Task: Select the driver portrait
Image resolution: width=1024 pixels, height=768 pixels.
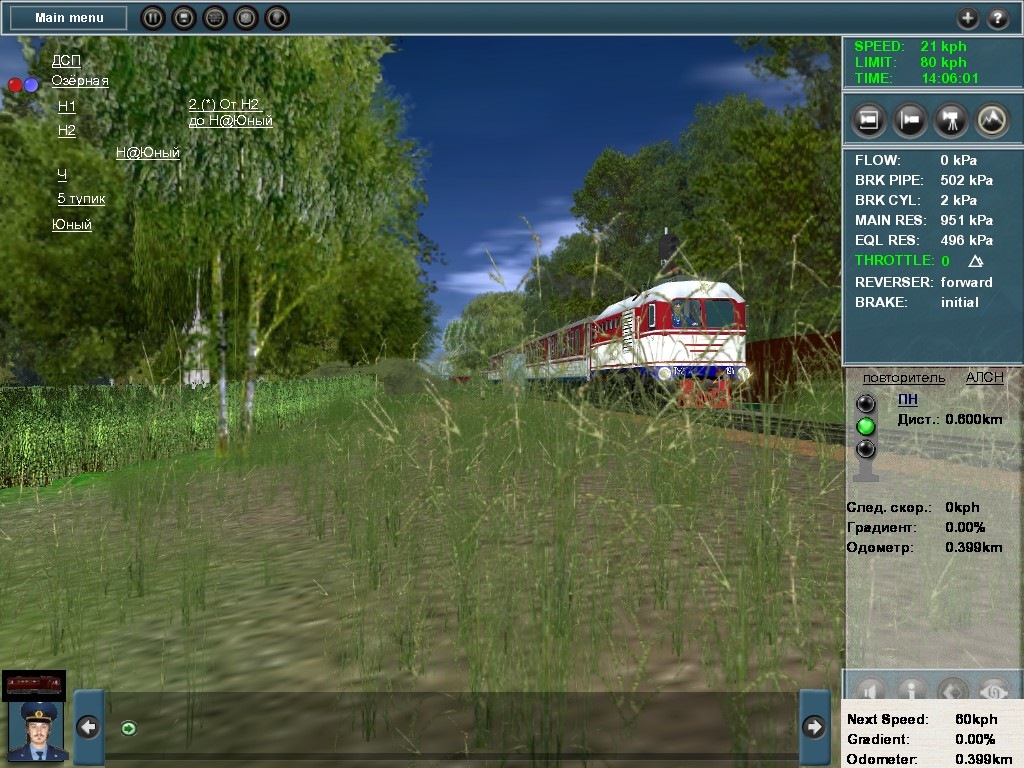Action: coord(37,731)
